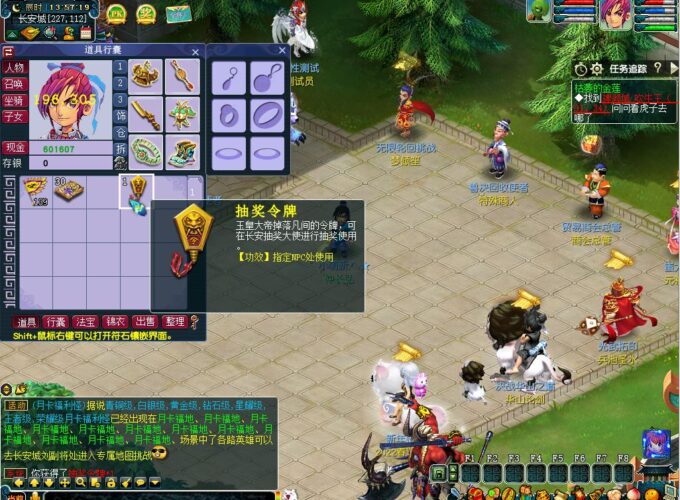Click the 道具 items button

click(27, 322)
